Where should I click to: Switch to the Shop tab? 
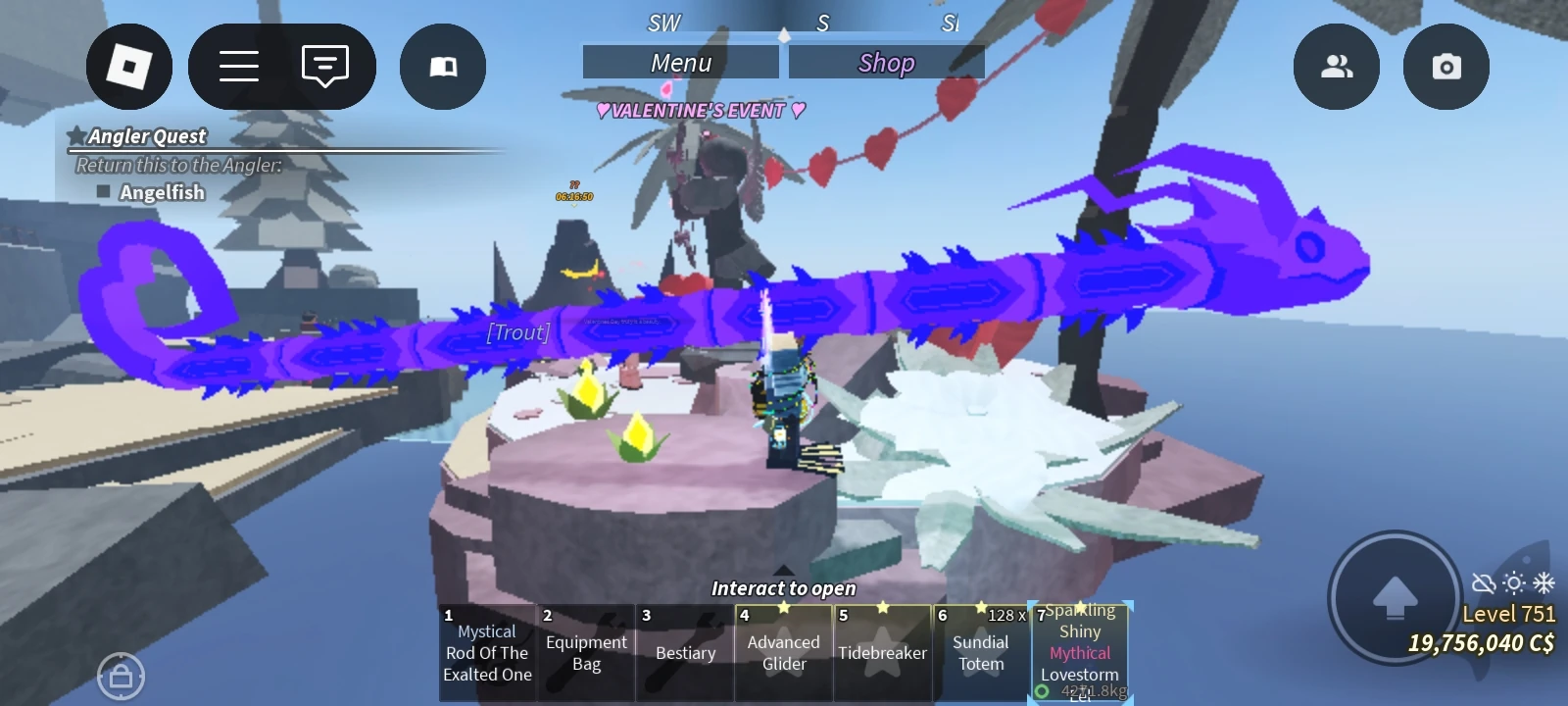point(885,61)
